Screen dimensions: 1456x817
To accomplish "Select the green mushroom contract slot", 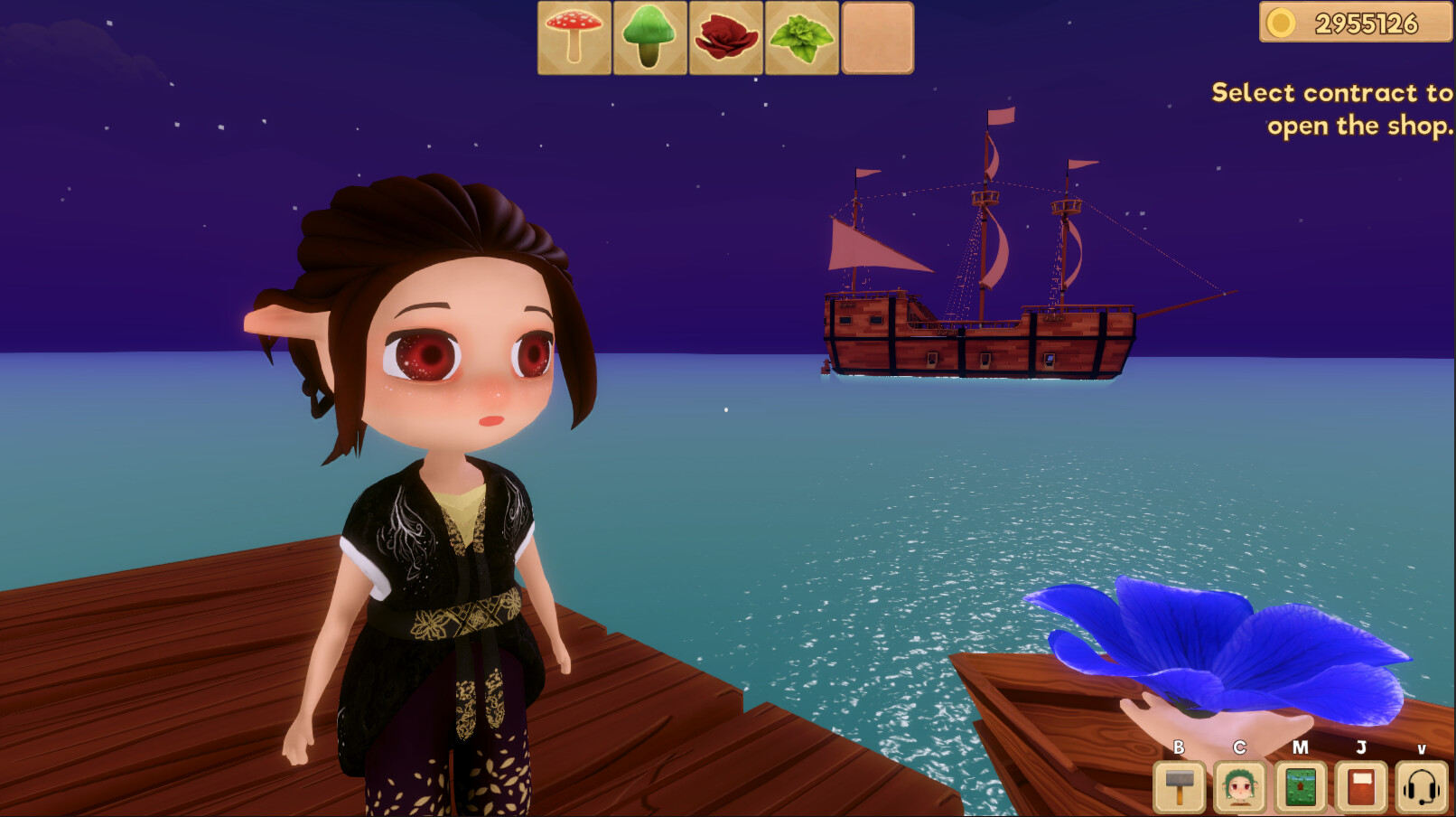I will pos(650,39).
